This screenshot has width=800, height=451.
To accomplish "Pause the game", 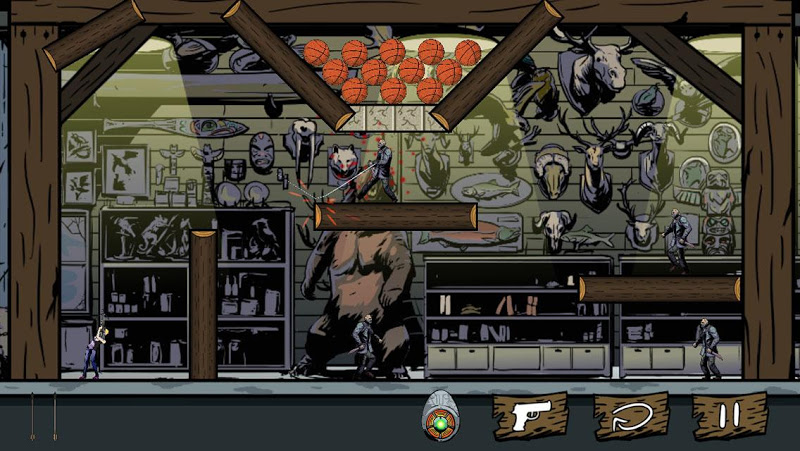I will click(729, 416).
